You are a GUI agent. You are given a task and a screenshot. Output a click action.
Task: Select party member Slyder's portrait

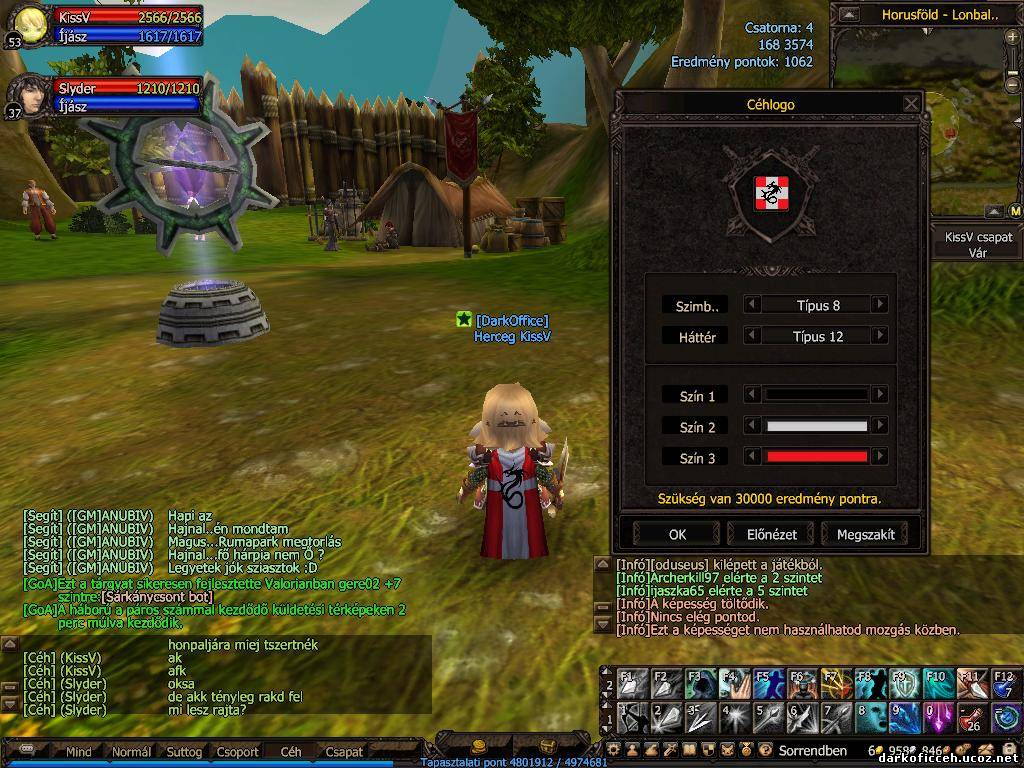pos(27,98)
